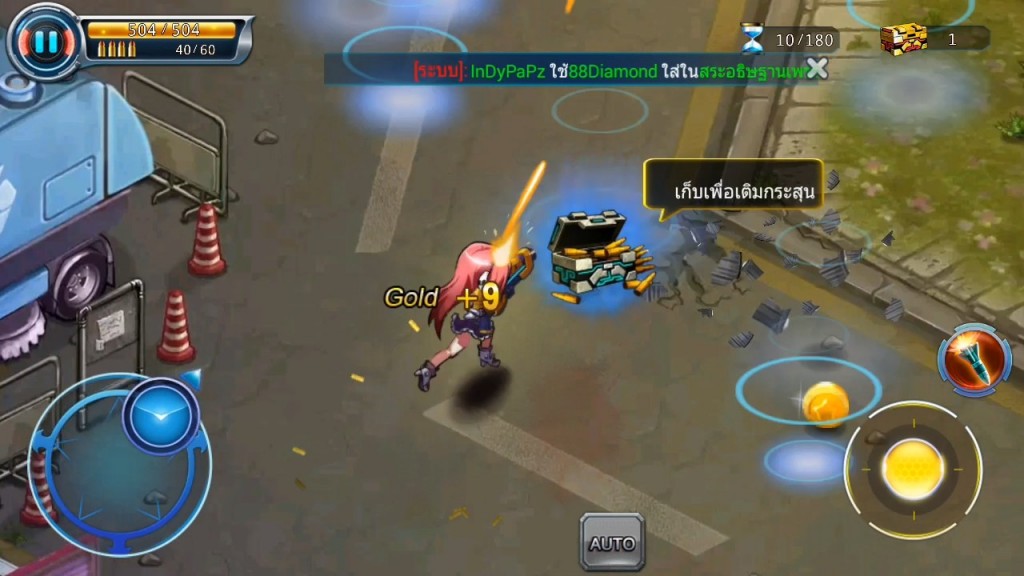Image resolution: width=1024 pixels, height=576 pixels.
Task: Pause the game with the pause button
Action: pos(43,41)
